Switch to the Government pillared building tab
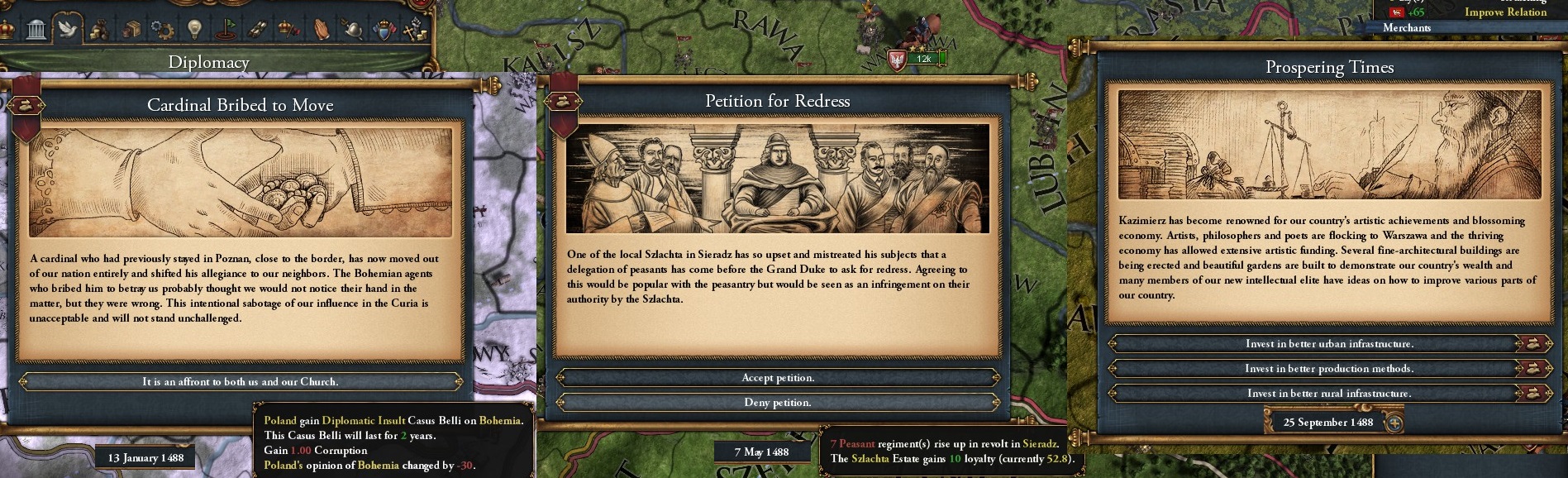 pyautogui.click(x=36, y=31)
